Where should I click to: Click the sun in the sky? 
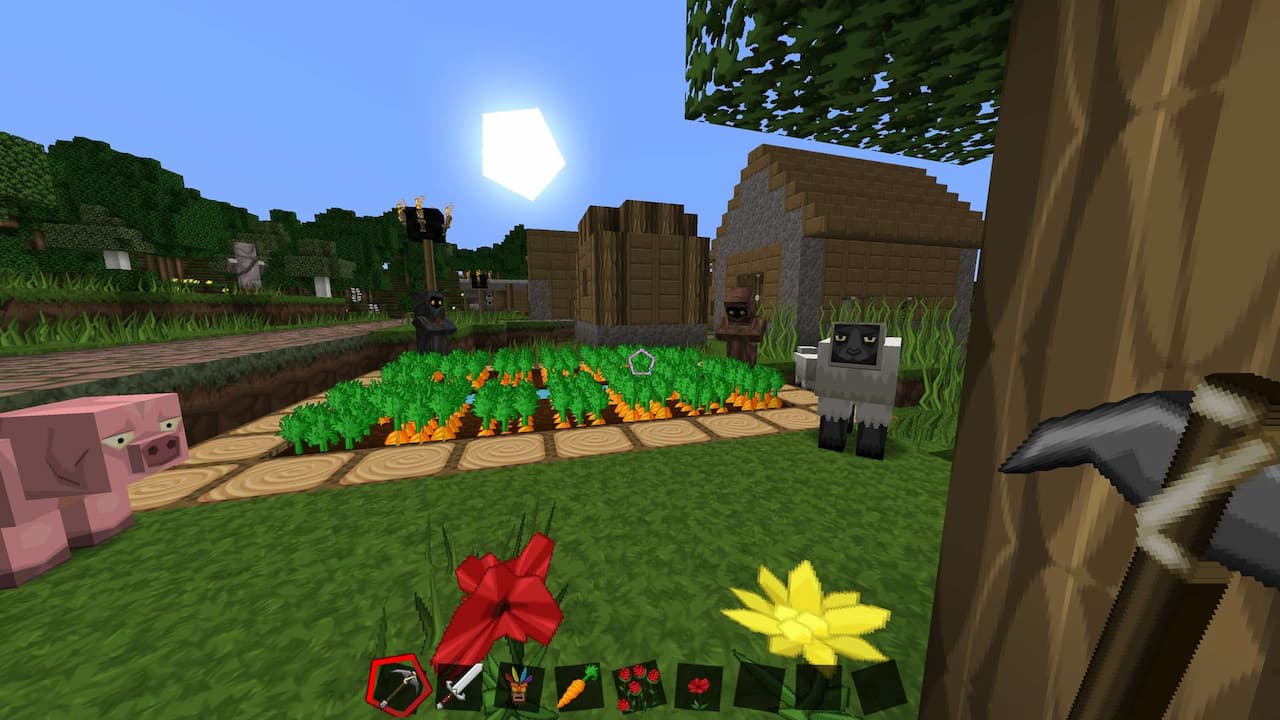coord(520,150)
